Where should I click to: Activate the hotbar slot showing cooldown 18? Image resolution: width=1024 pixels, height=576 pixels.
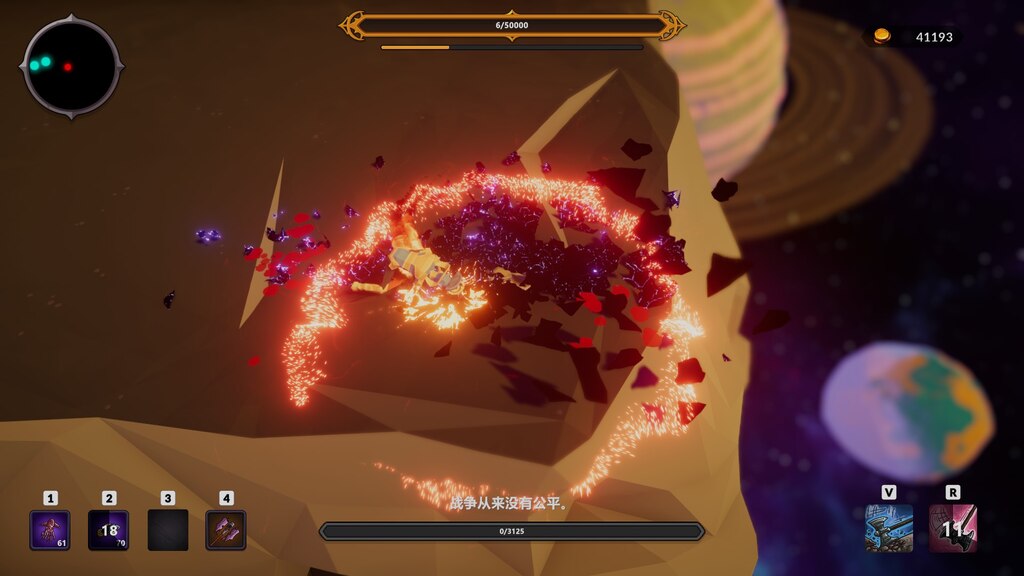(108, 530)
